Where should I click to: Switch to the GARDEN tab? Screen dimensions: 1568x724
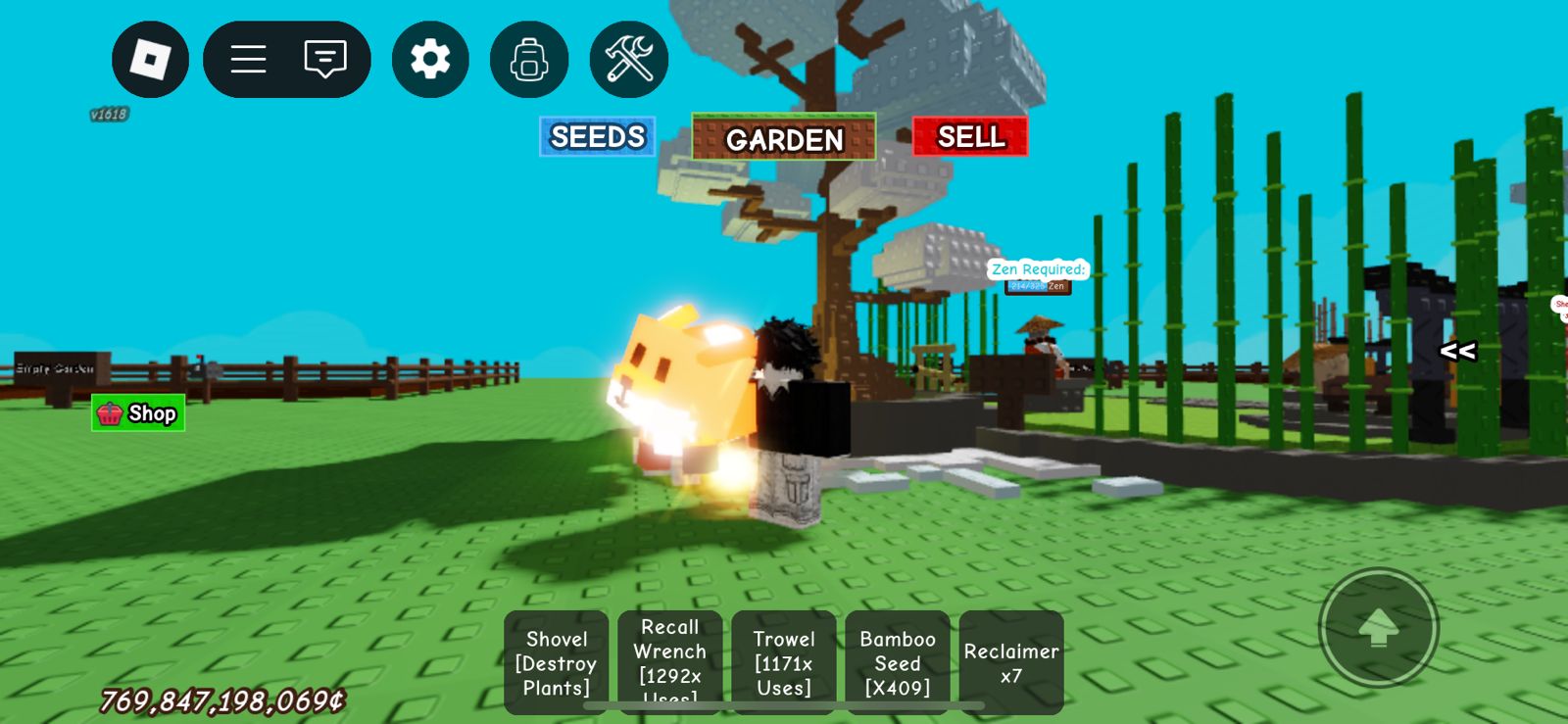tap(783, 139)
